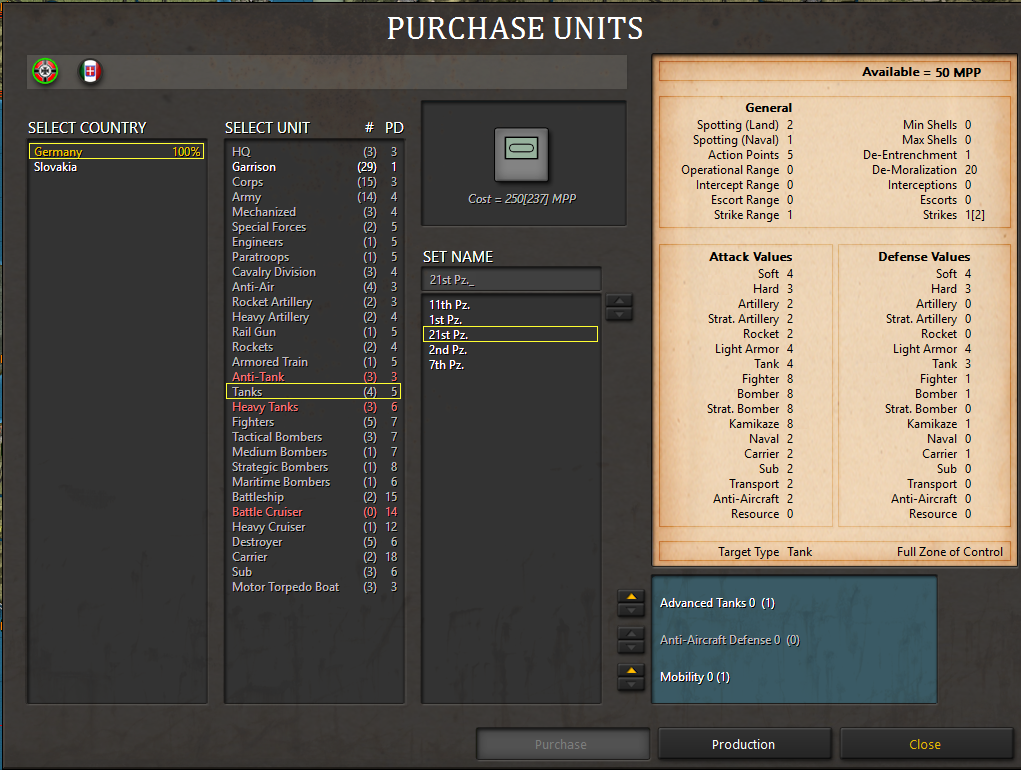Increase the Advanced Tanks upgrade level

(x=631, y=597)
